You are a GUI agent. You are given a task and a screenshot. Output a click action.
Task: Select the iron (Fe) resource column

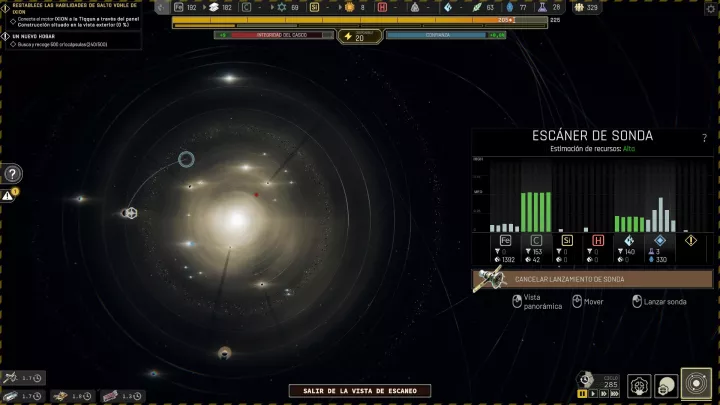click(505, 240)
